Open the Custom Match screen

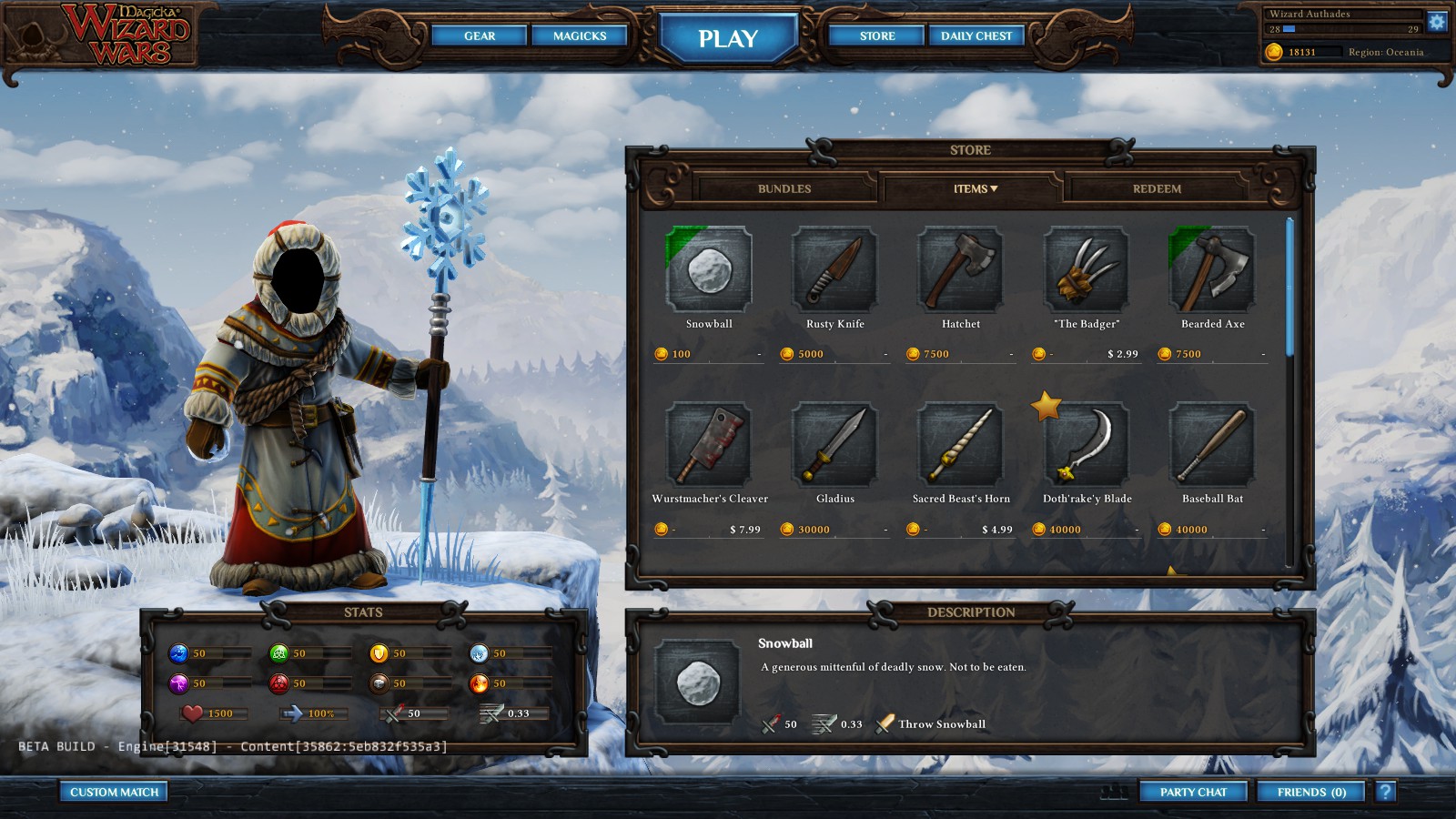point(114,792)
